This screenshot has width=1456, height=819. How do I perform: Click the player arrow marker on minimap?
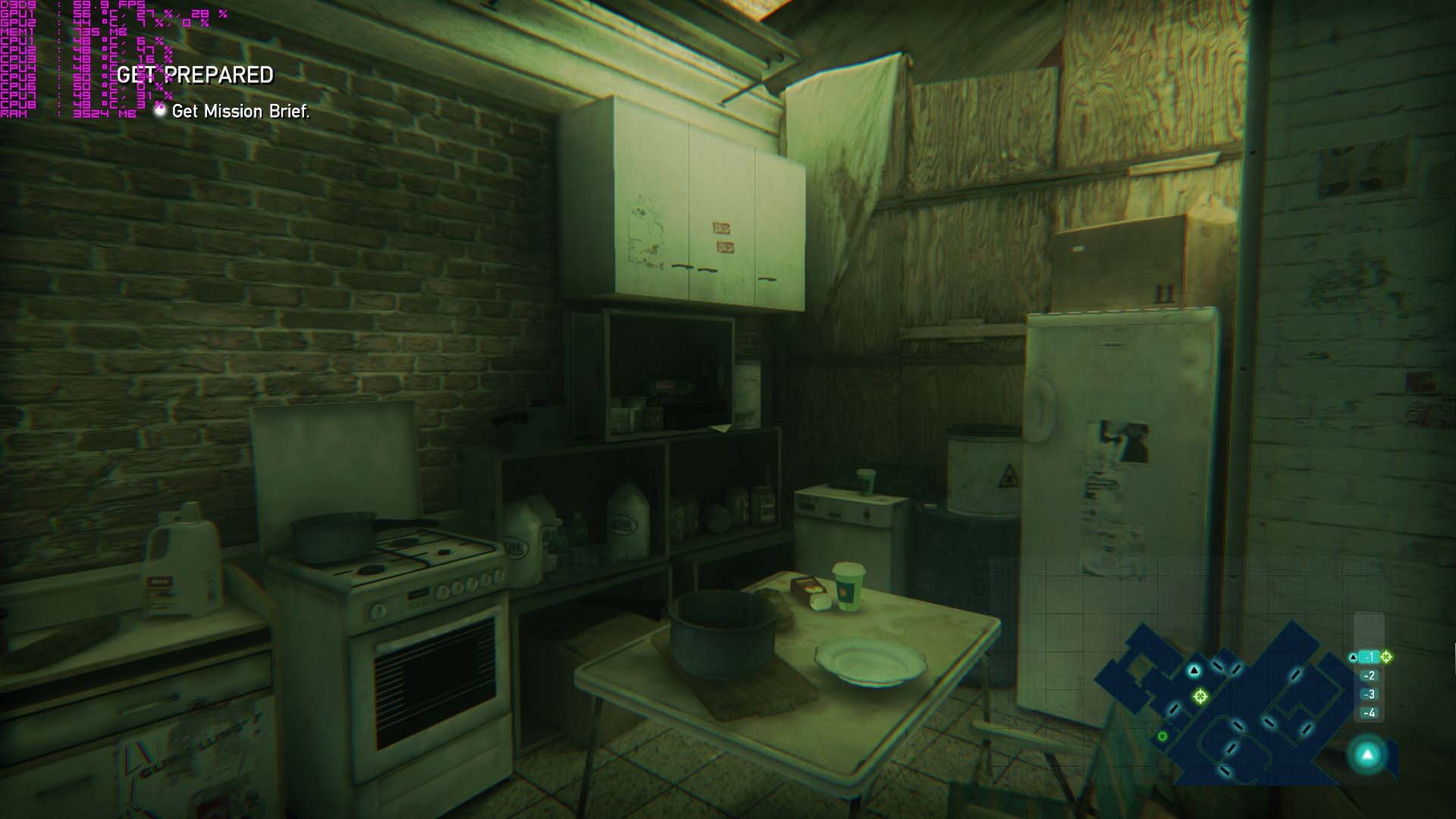pos(1194,670)
